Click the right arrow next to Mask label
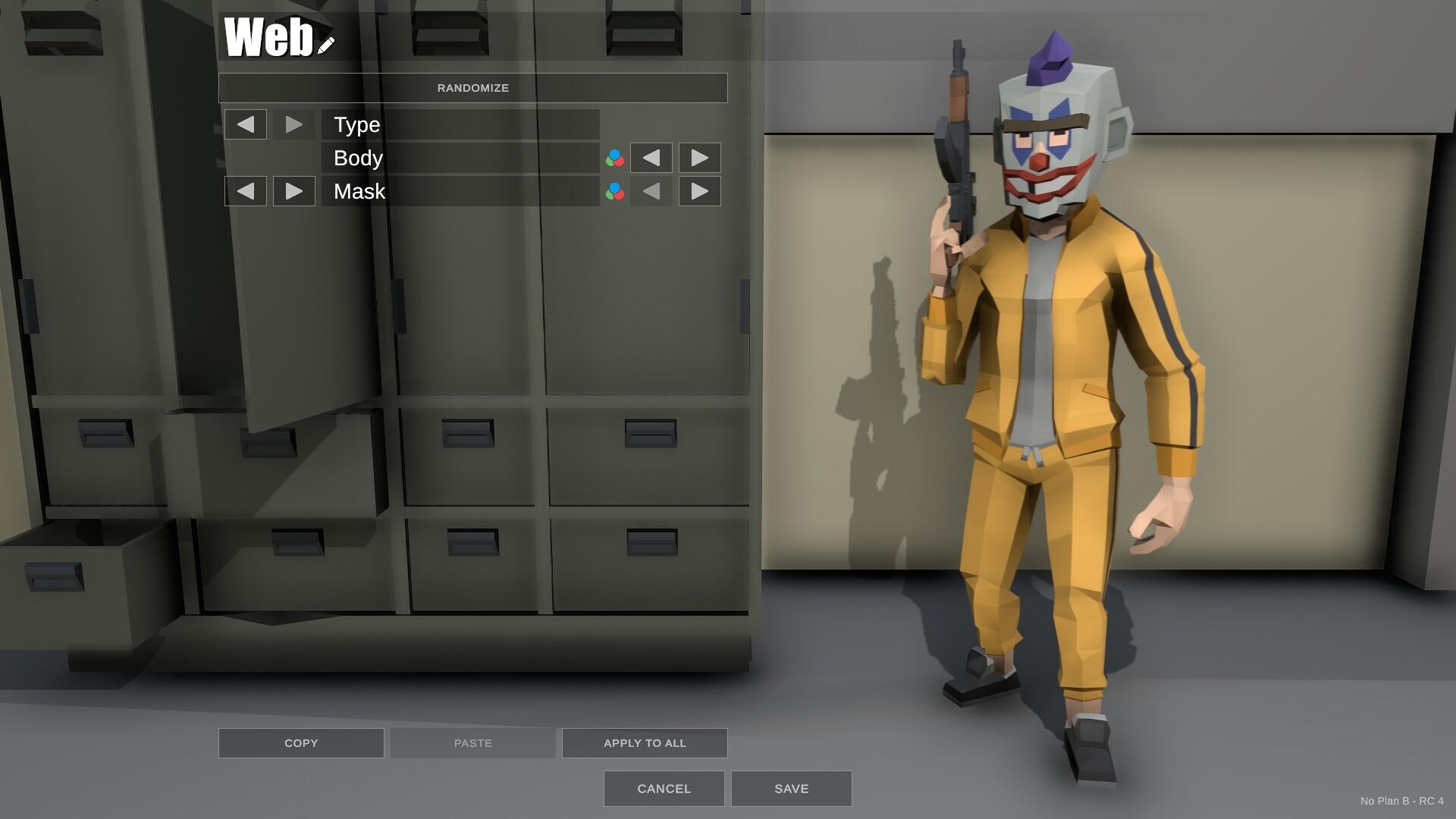Image resolution: width=1456 pixels, height=819 pixels. coord(294,191)
